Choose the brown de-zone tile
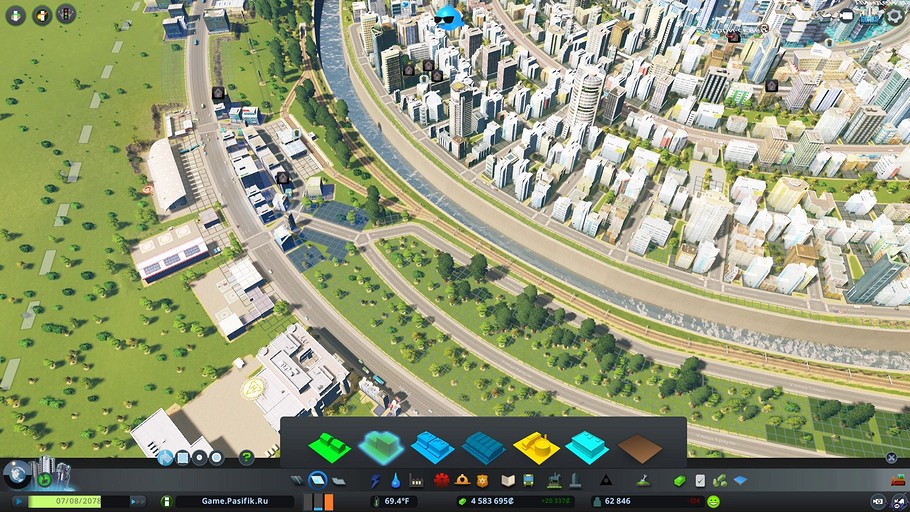Screen dimensions: 910x512 point(640,447)
